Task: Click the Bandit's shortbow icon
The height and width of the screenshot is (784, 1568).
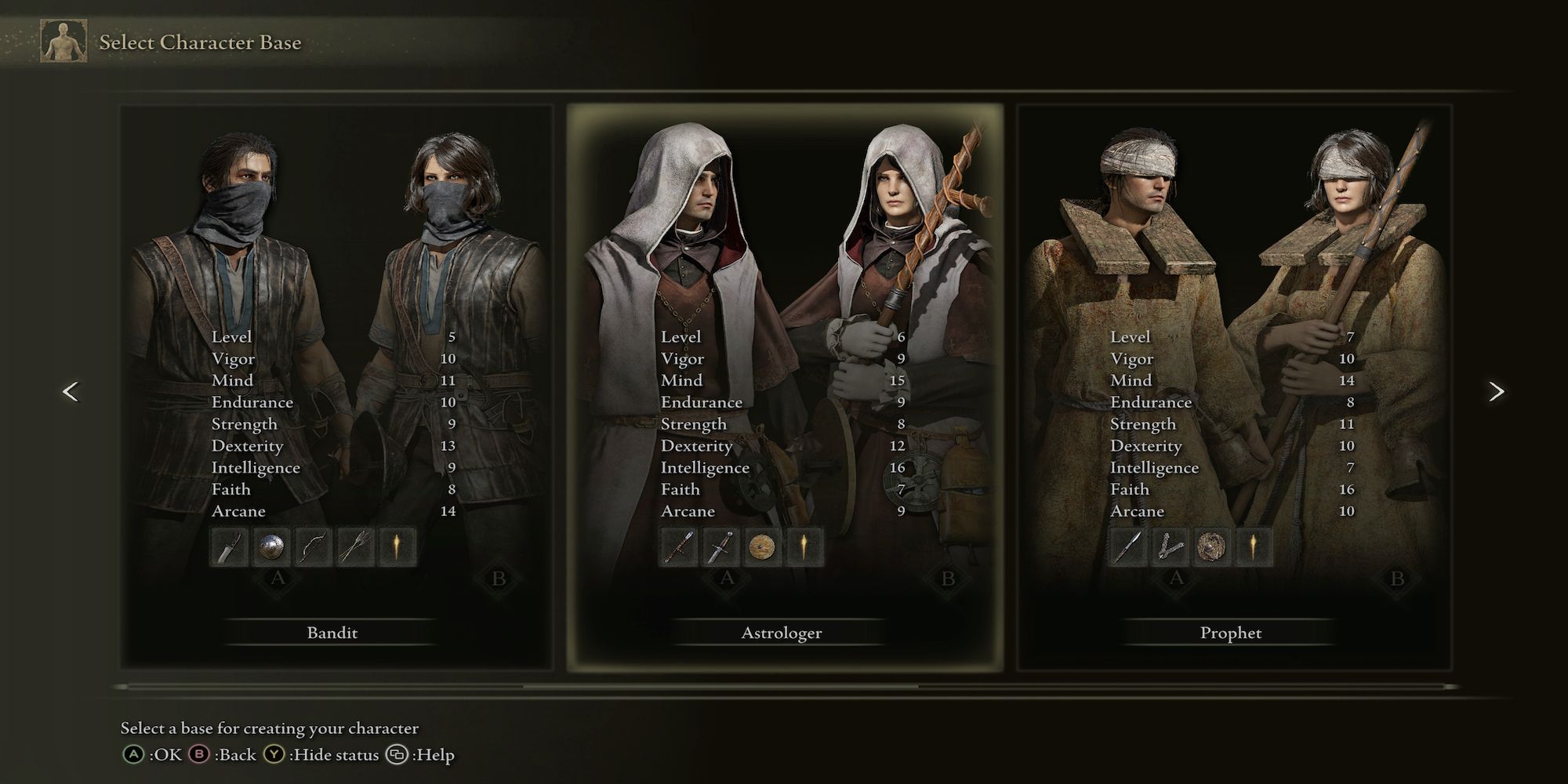Action: [x=313, y=546]
